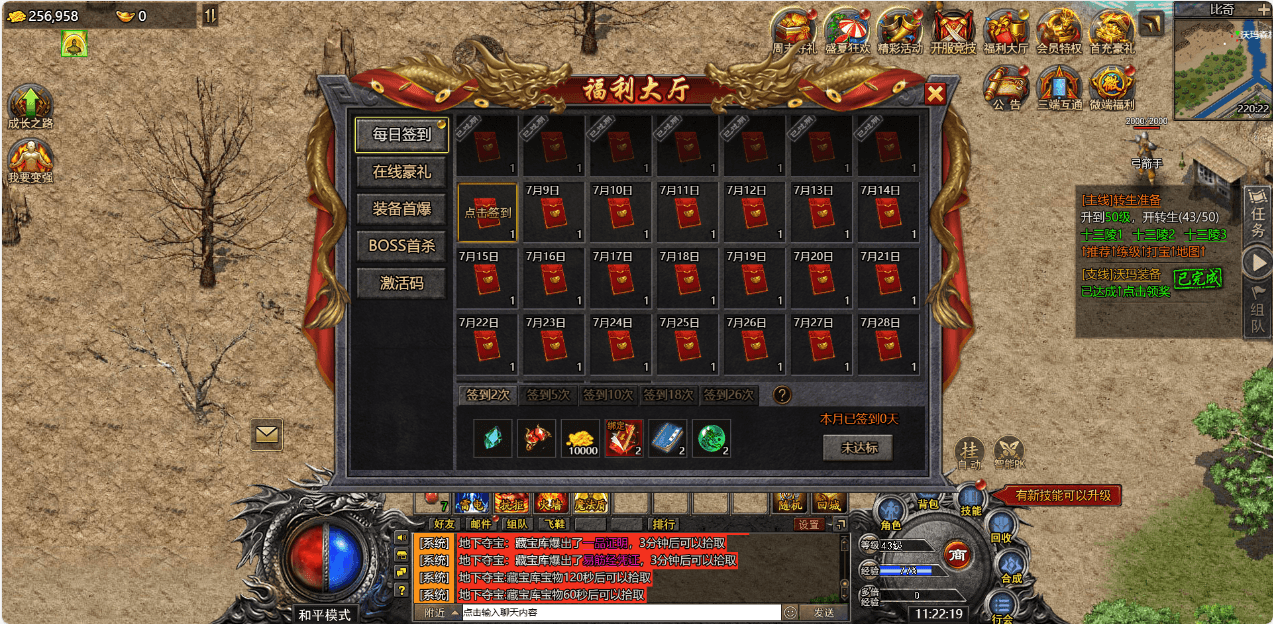1273x624 pixels.
Task: Open the 公告 announcement scroll icon
Action: click(x=1006, y=87)
